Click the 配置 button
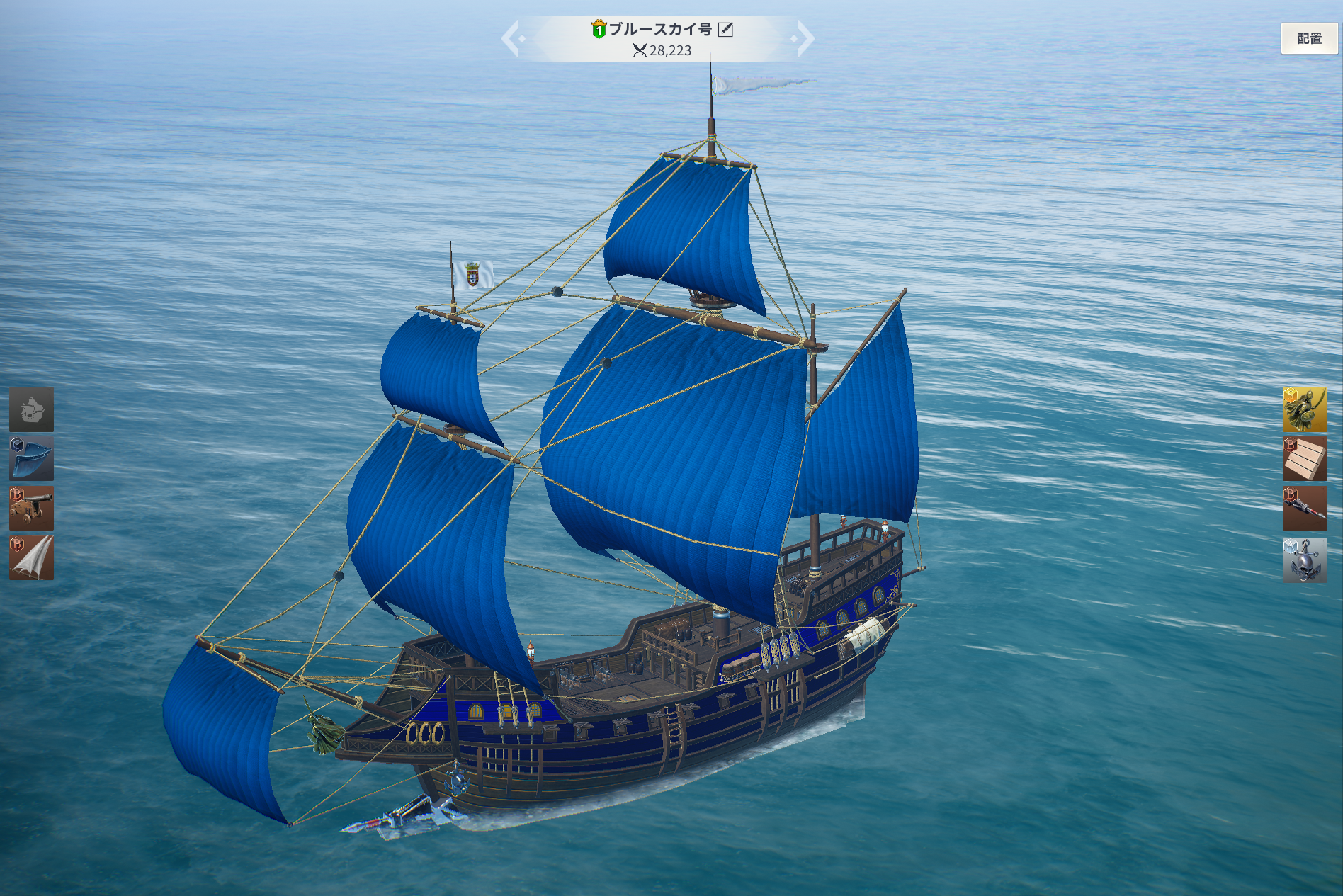The image size is (1343, 896). click(x=1308, y=39)
